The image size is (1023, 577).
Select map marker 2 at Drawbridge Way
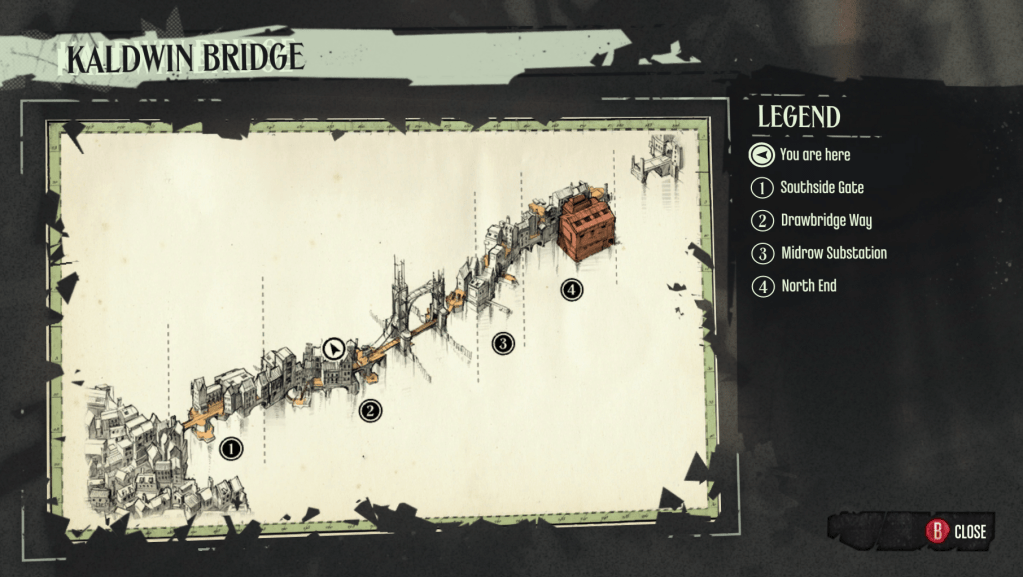click(x=370, y=410)
